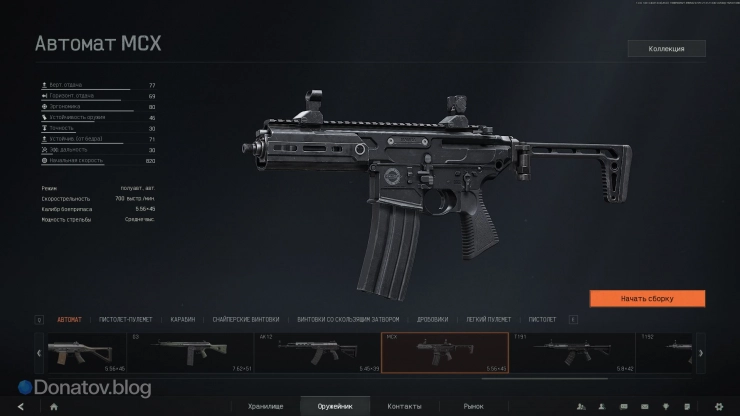Viewport: 740px width, 416px height.
Task: Select the MCX weapon thumbnail
Action: [444, 353]
